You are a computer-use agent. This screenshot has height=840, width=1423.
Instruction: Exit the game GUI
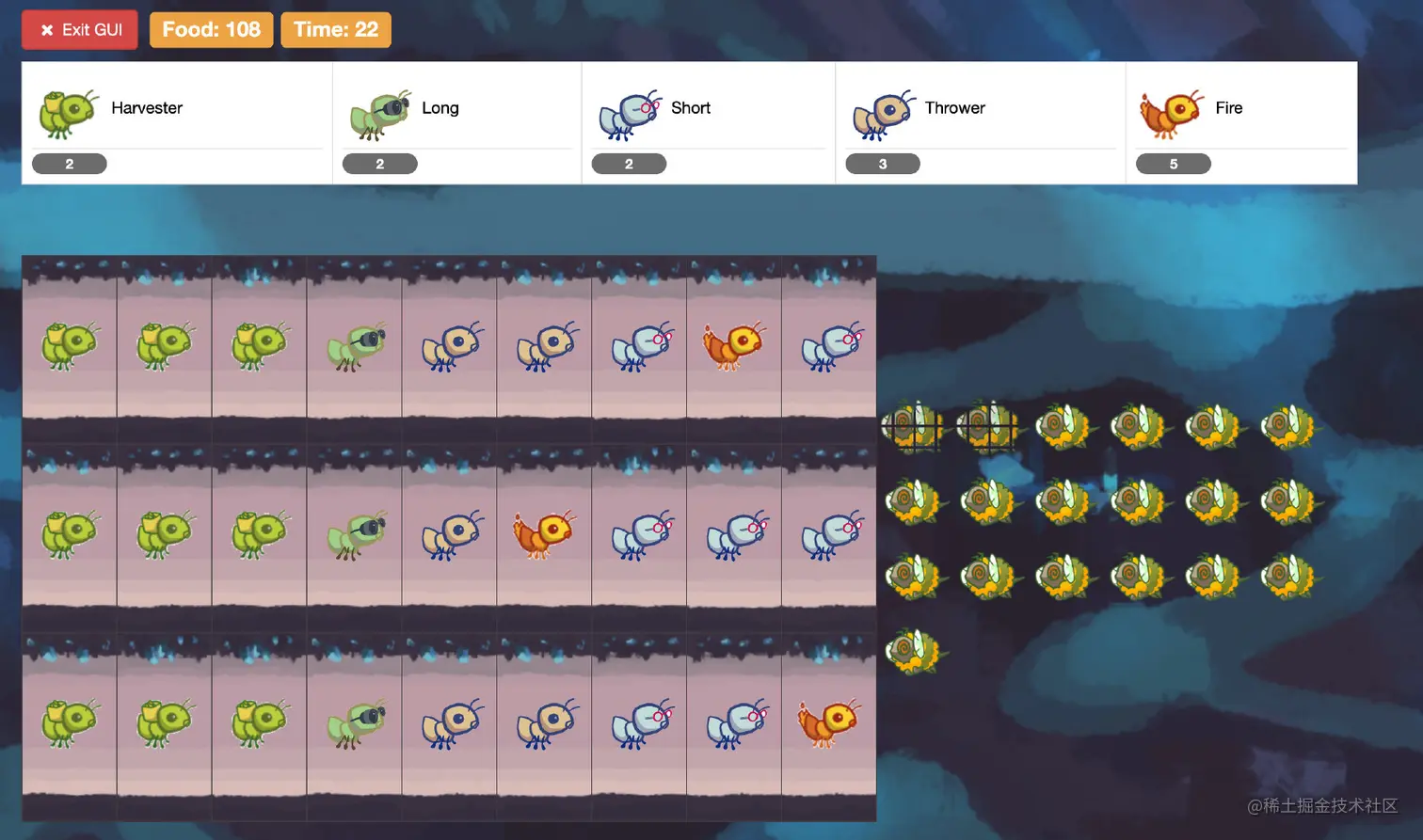coord(80,30)
